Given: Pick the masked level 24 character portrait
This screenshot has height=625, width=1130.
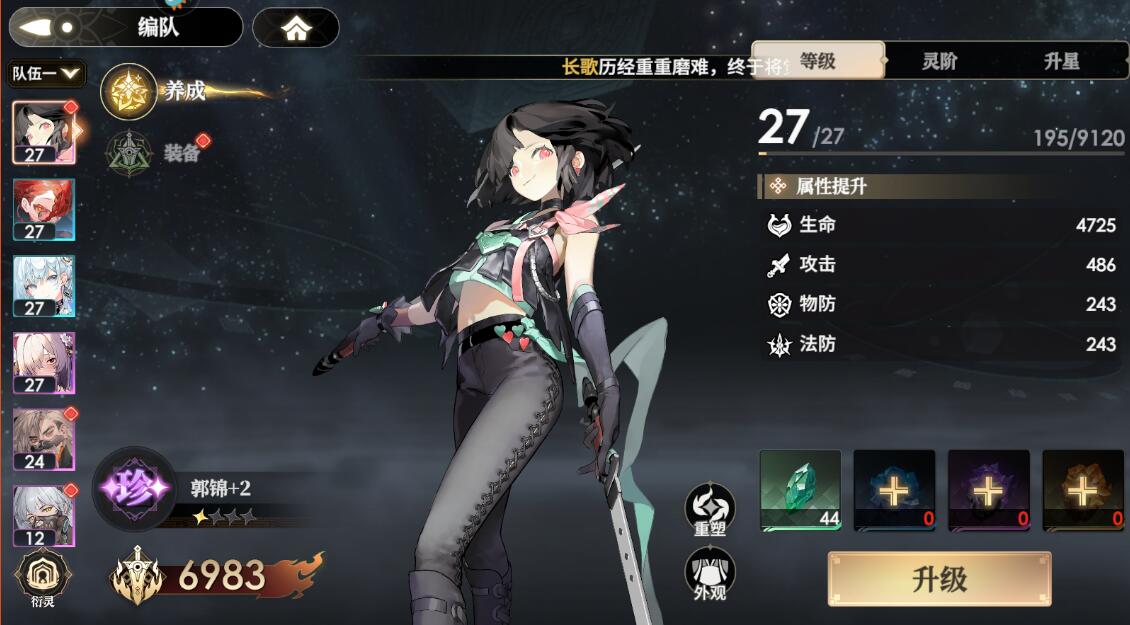Looking at the screenshot, I should pyautogui.click(x=43, y=439).
